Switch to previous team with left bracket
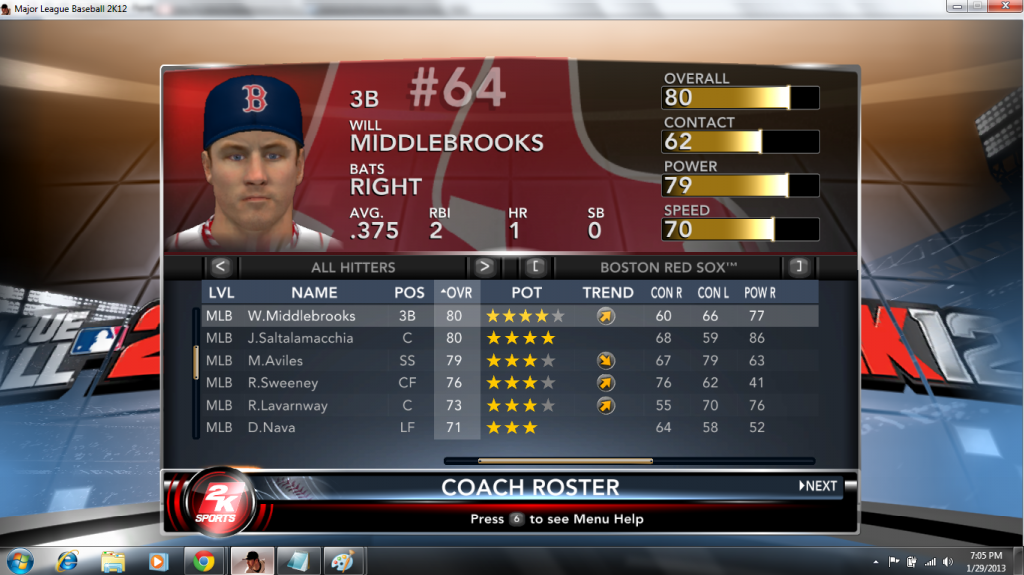Viewport: 1024px width, 575px height. pos(535,267)
